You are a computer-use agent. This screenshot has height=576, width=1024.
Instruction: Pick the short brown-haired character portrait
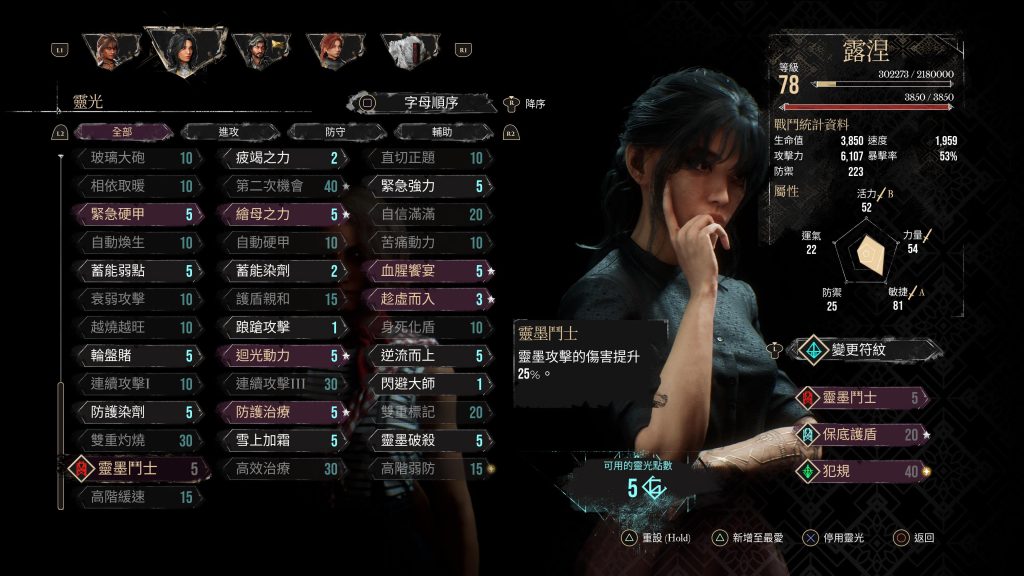point(107,49)
